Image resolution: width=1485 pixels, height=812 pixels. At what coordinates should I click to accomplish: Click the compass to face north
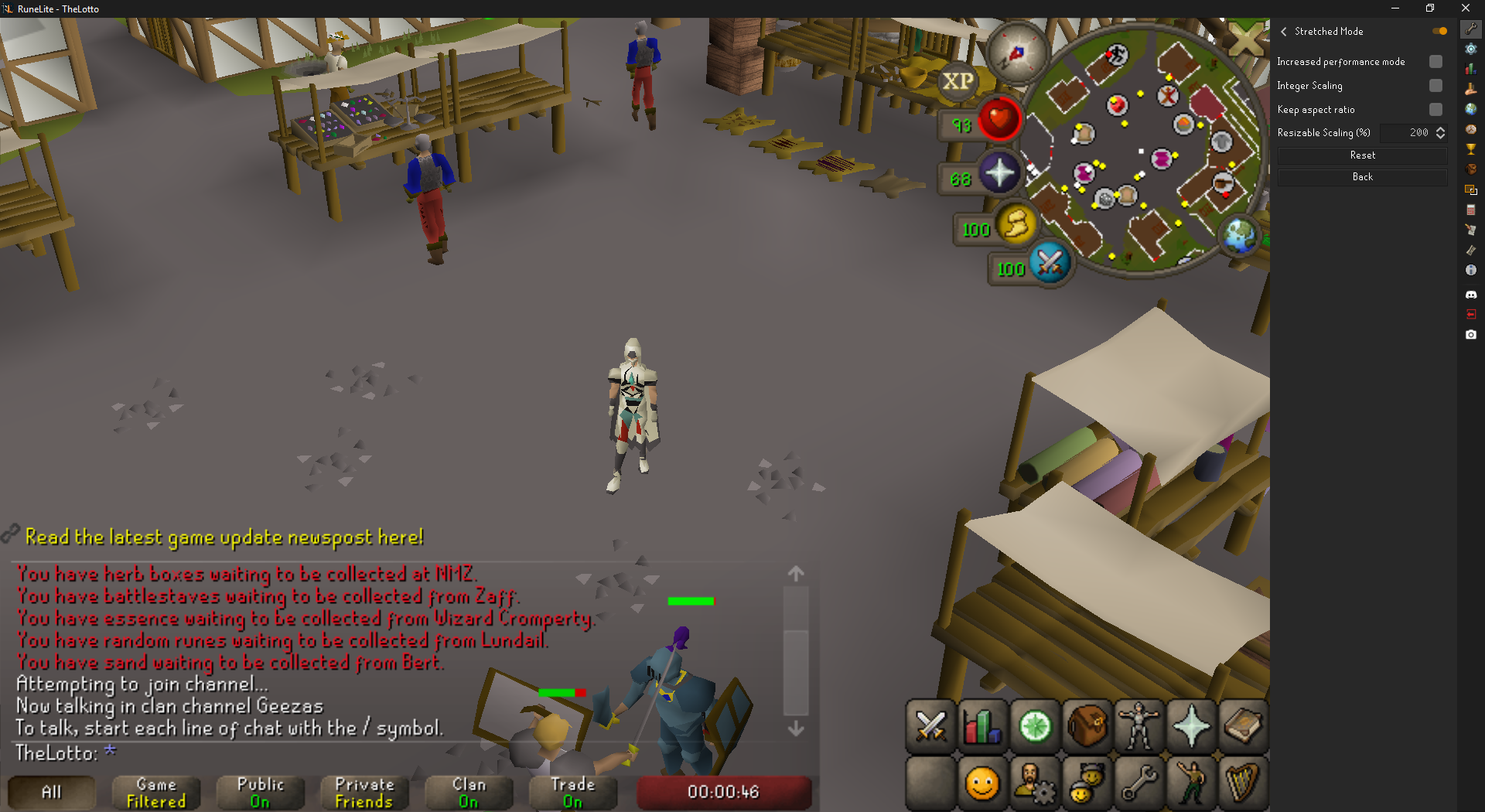pos(1016,53)
